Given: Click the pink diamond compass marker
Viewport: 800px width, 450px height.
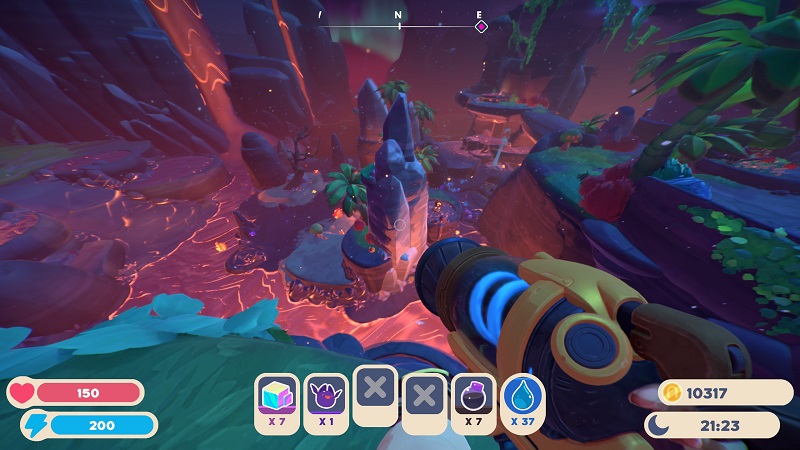Looking at the screenshot, I should tap(481, 26).
